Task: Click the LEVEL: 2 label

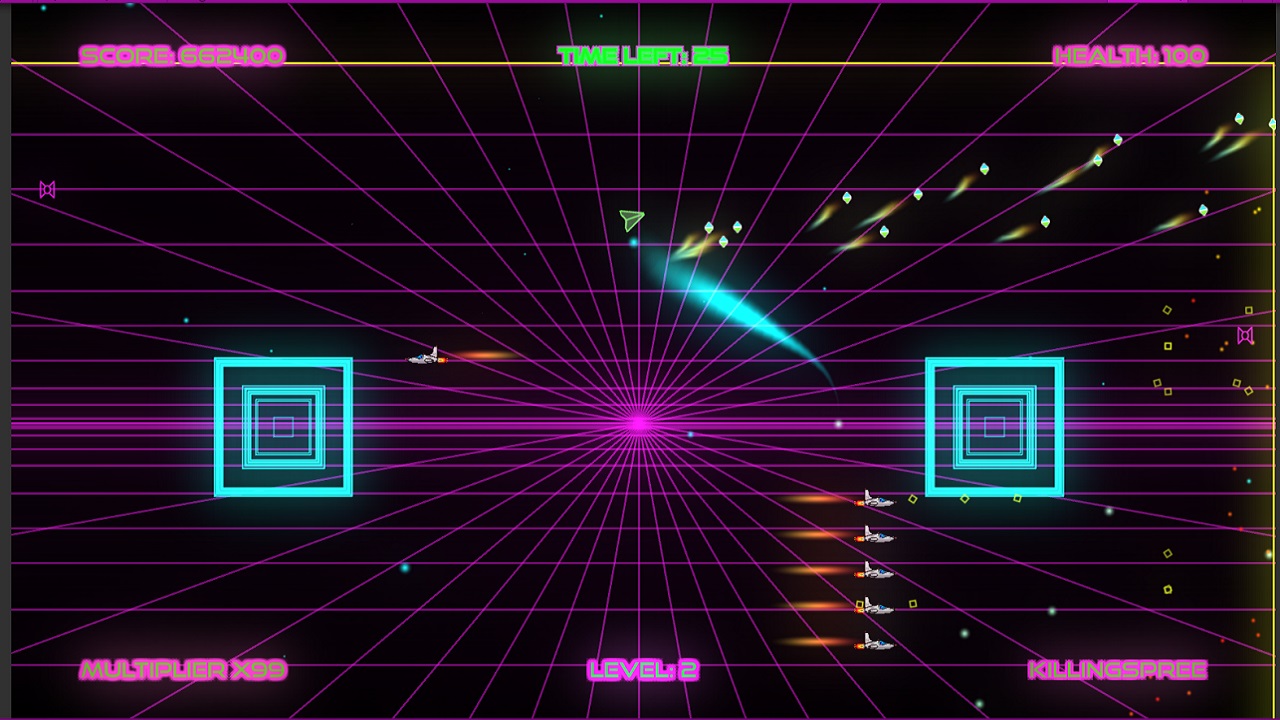Action: [645, 668]
